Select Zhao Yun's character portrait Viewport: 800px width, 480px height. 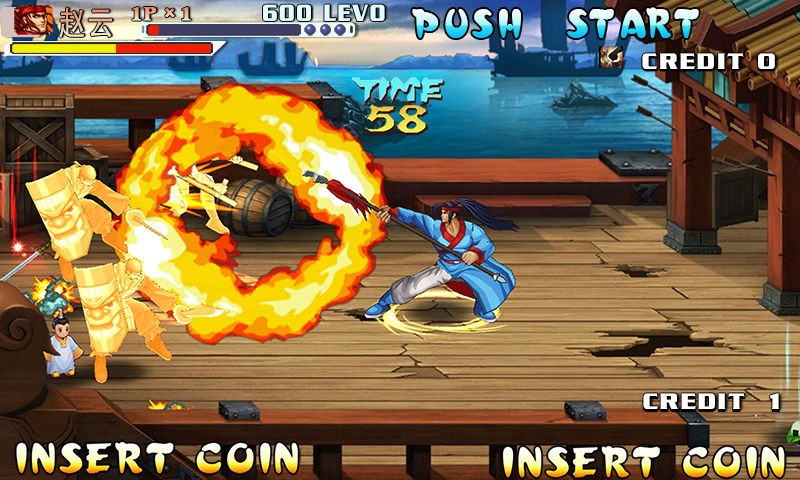tap(32, 20)
